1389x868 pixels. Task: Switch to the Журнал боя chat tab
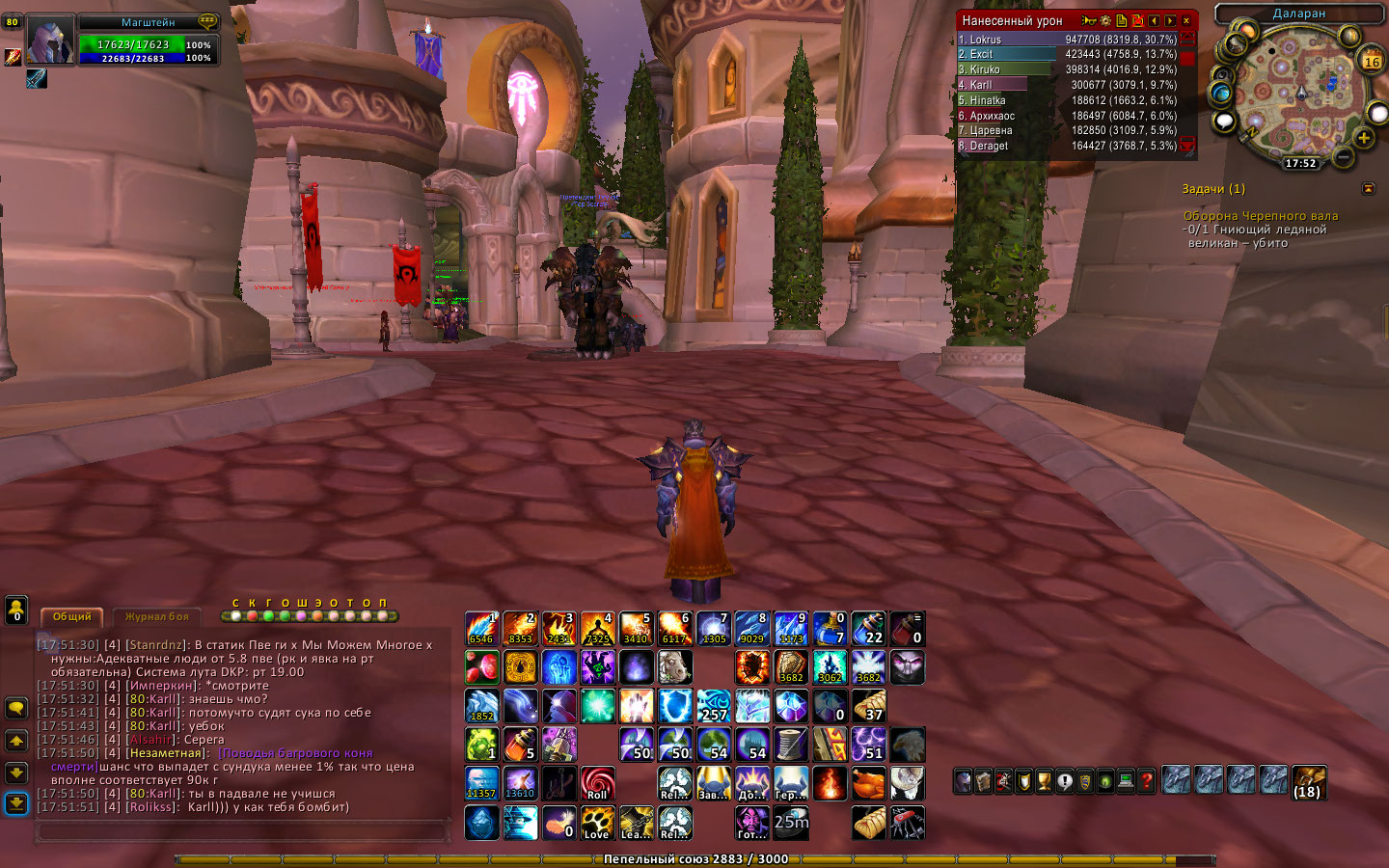point(156,616)
